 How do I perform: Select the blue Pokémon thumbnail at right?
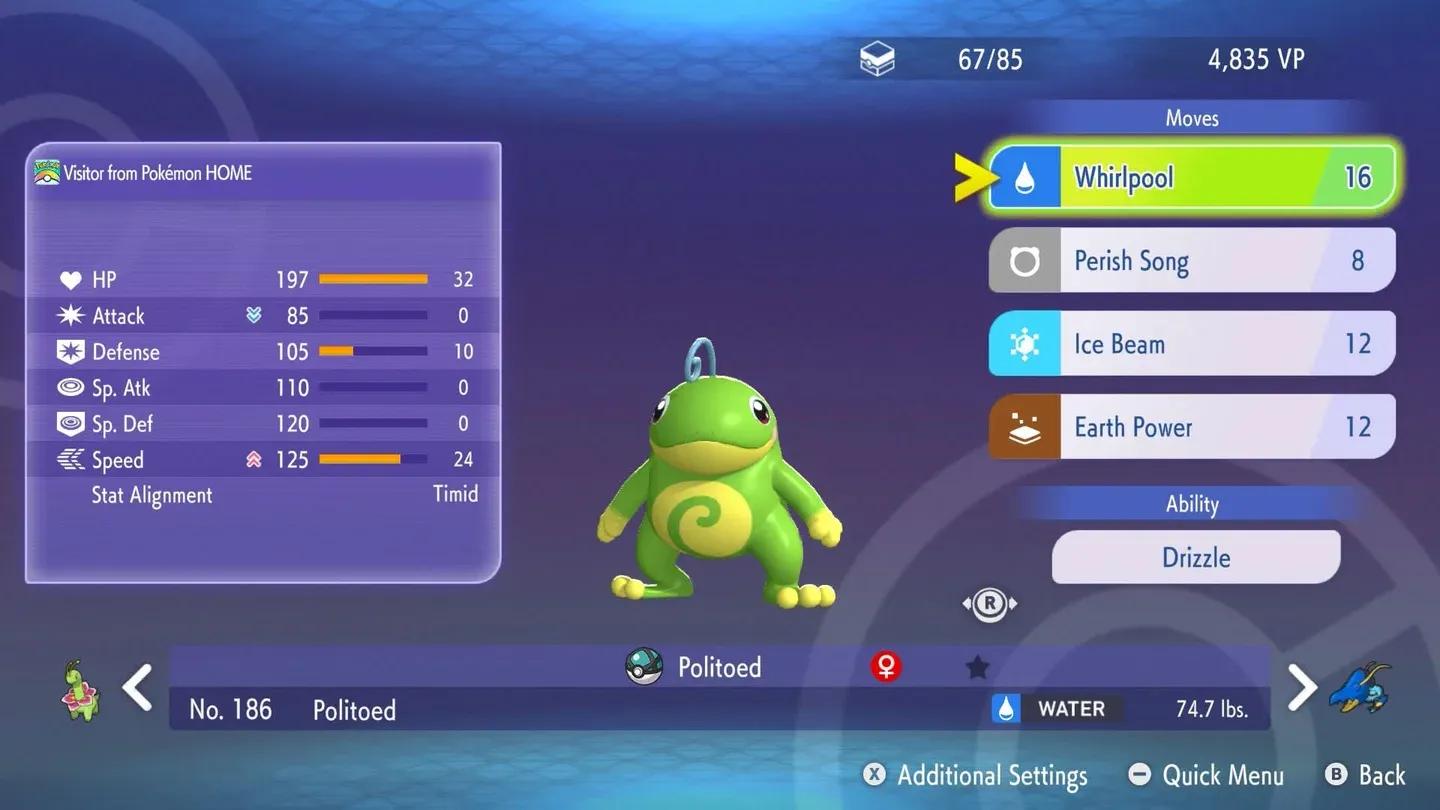pos(1360,688)
